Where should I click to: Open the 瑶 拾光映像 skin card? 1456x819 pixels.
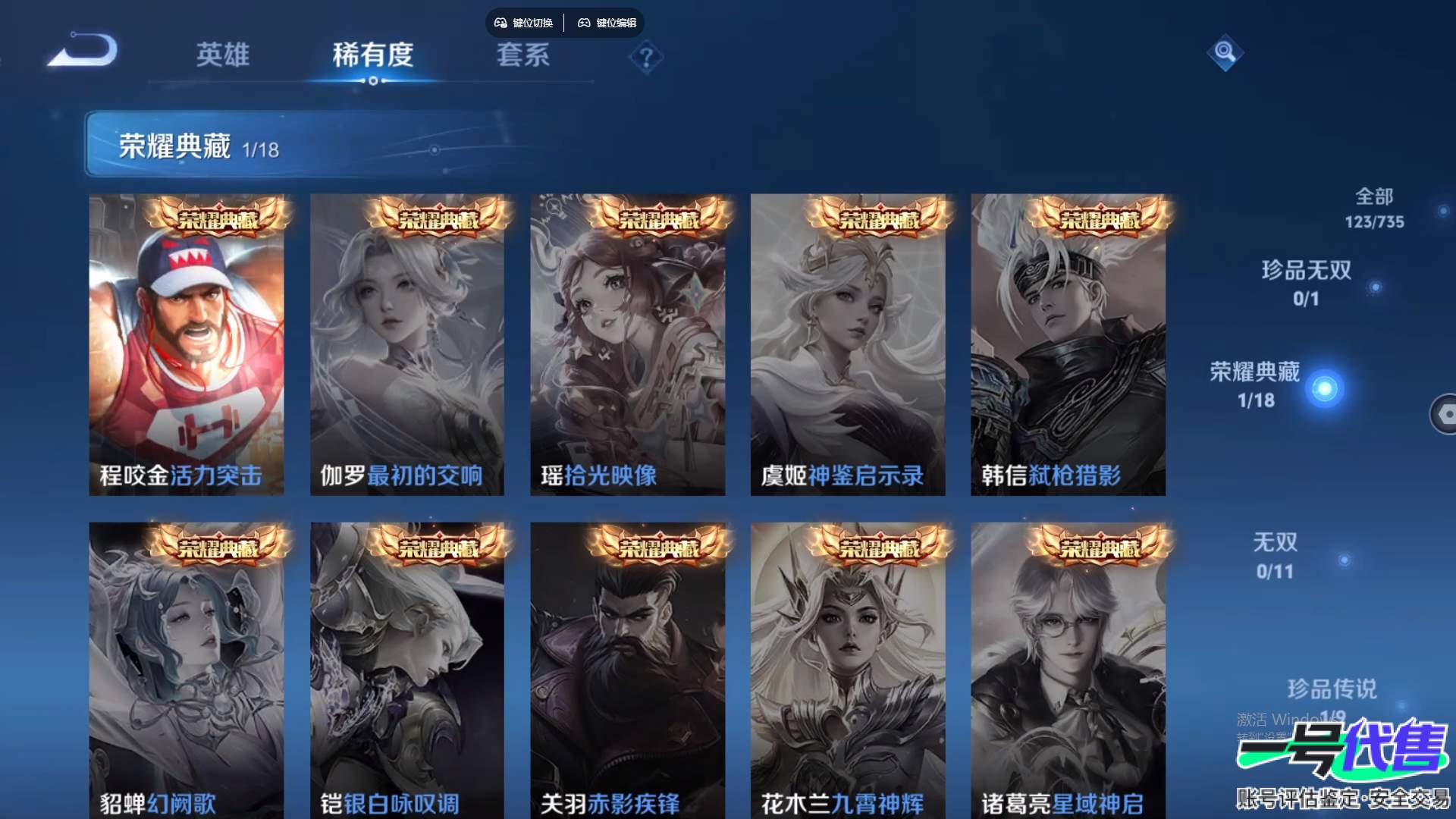click(x=627, y=345)
